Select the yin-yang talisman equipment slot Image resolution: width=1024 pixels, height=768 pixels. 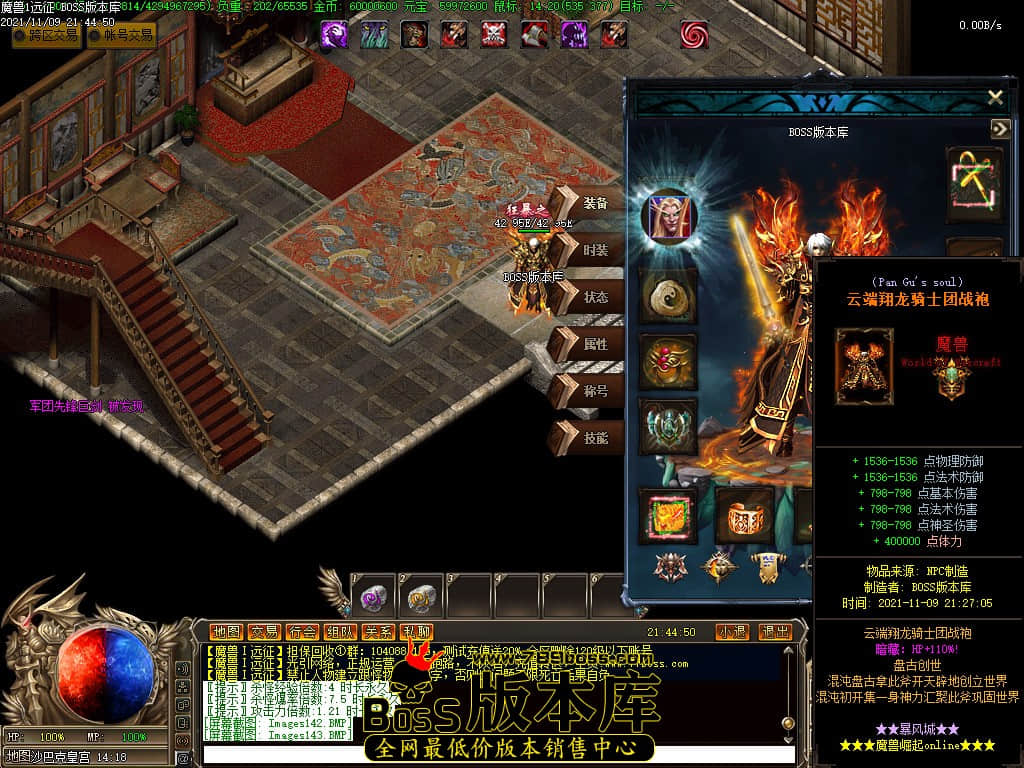pyautogui.click(x=667, y=295)
